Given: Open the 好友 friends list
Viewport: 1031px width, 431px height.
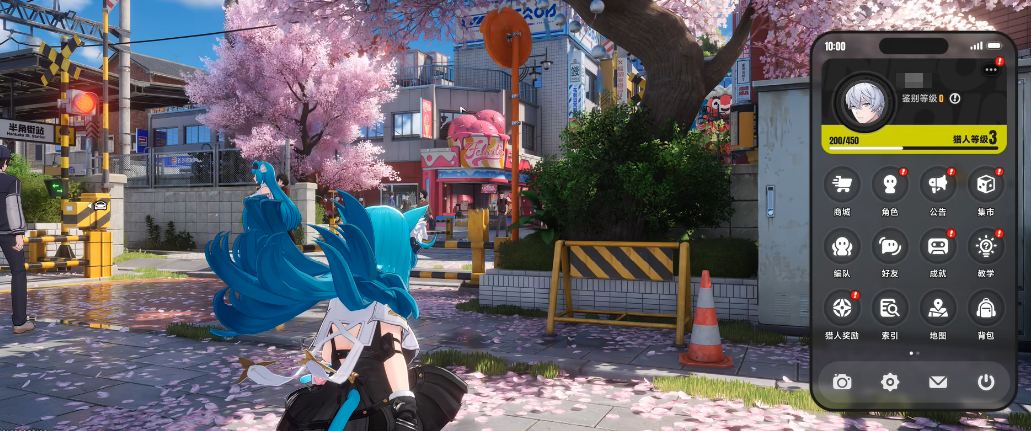Looking at the screenshot, I should pos(889,247).
